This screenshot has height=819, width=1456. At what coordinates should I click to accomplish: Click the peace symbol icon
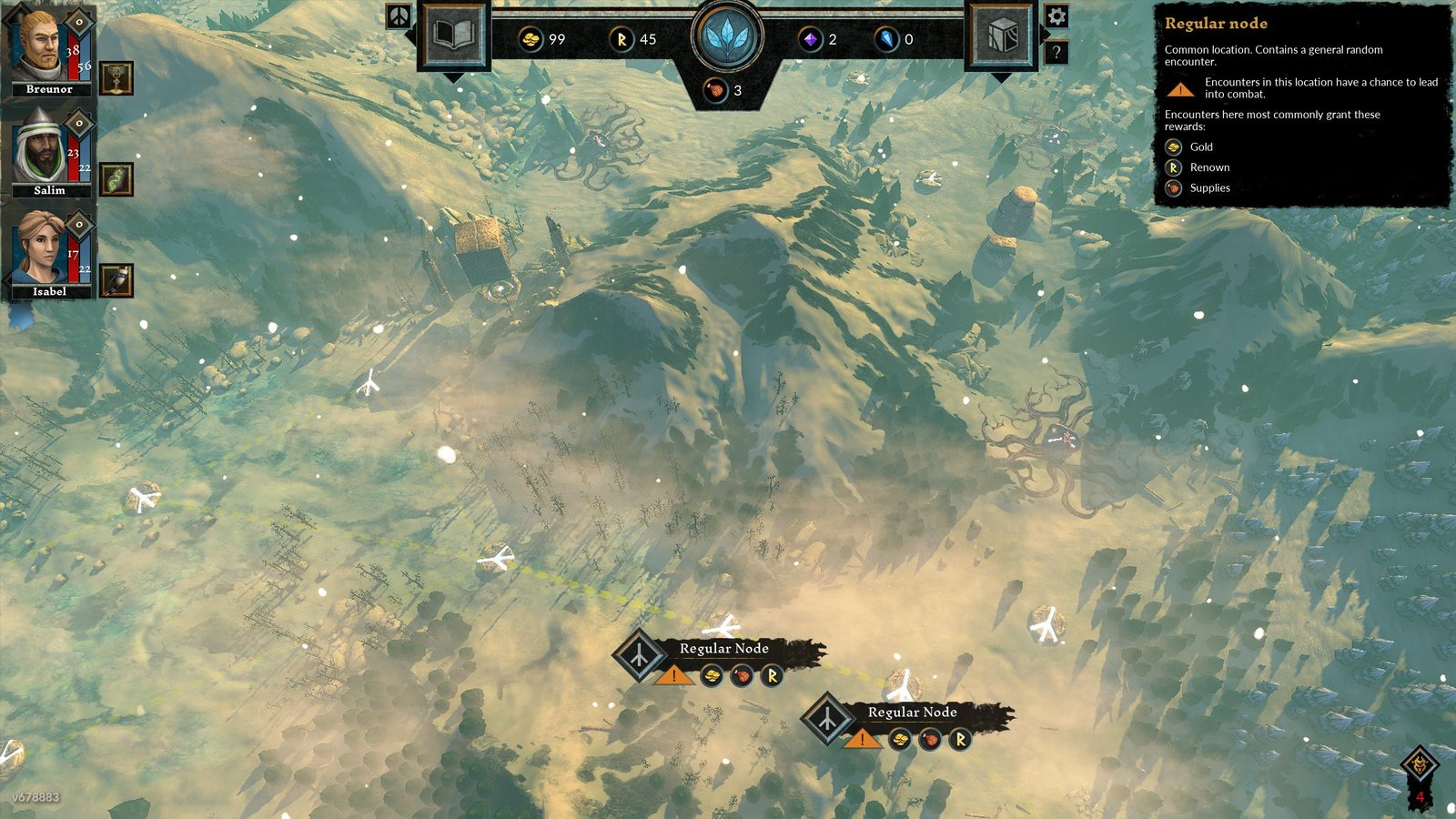[399, 15]
